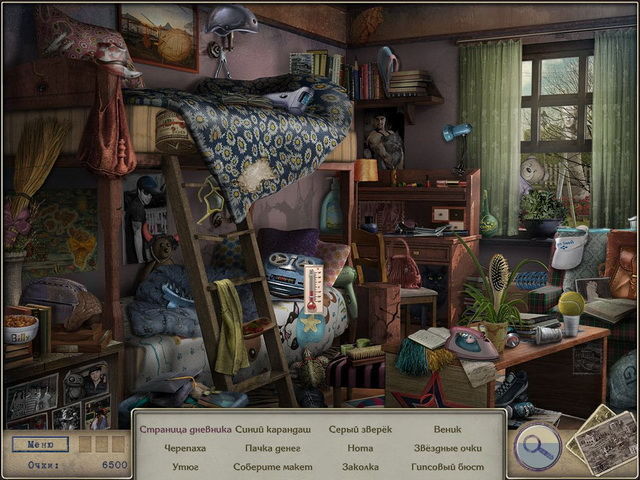This screenshot has width=640, height=480.
Task: Choose the 'Пачка денег' list entry
Action: coord(273,448)
